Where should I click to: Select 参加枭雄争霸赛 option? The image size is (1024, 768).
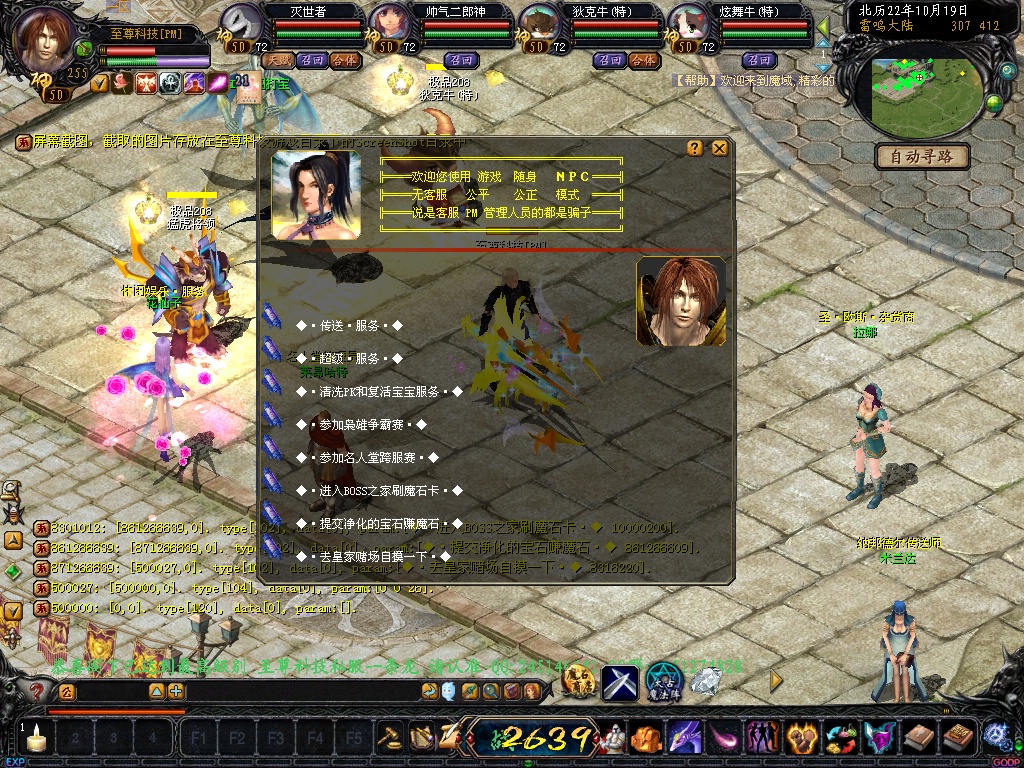[x=361, y=425]
